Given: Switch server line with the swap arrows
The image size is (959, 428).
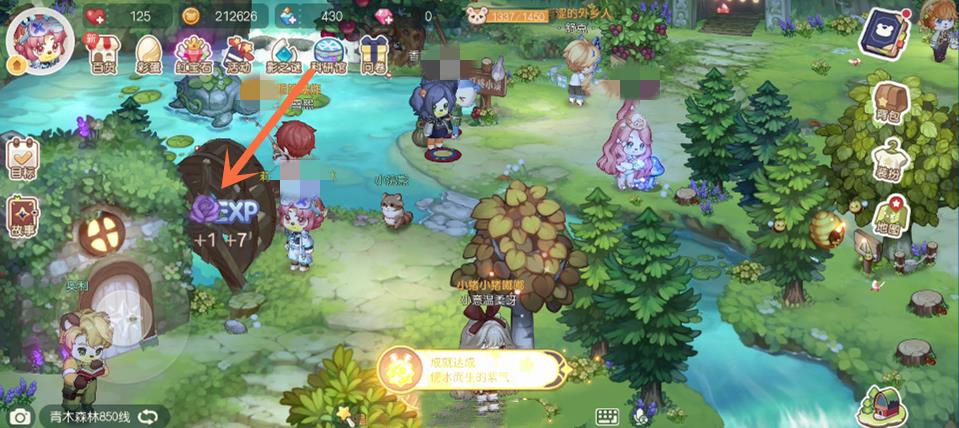Looking at the screenshot, I should [148, 415].
